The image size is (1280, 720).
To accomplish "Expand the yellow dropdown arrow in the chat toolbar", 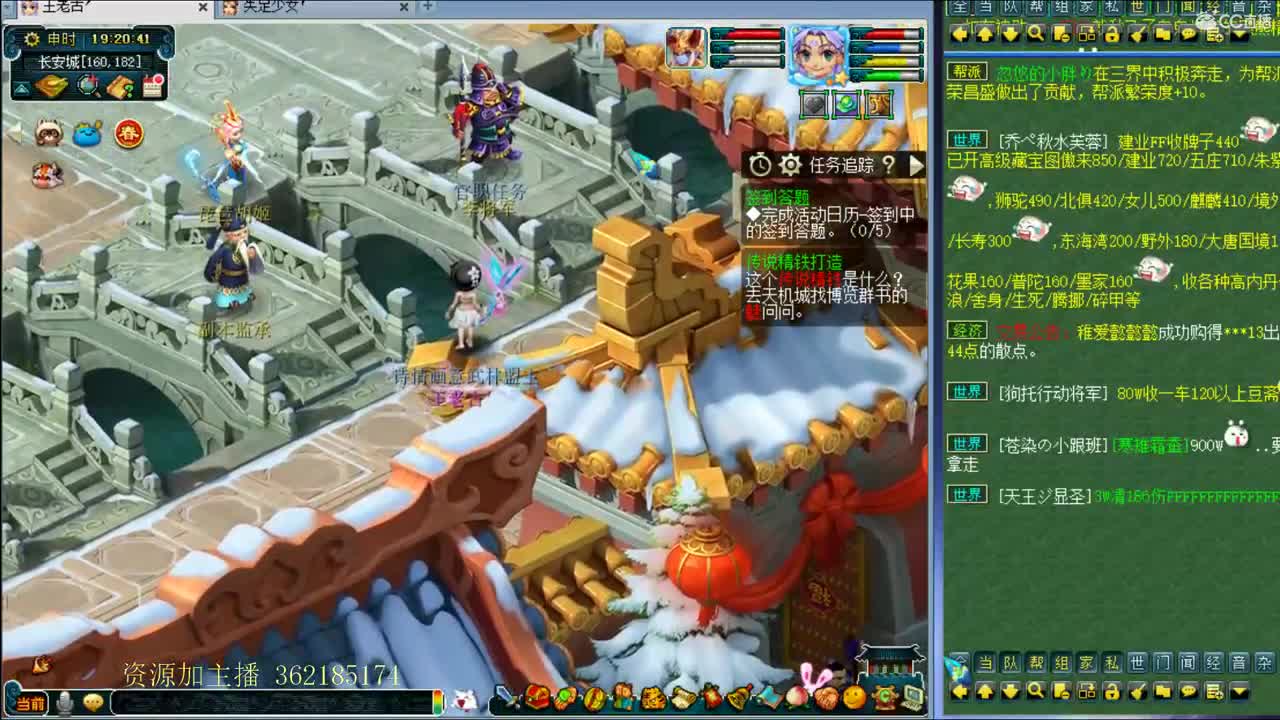I will pos(1240,691).
